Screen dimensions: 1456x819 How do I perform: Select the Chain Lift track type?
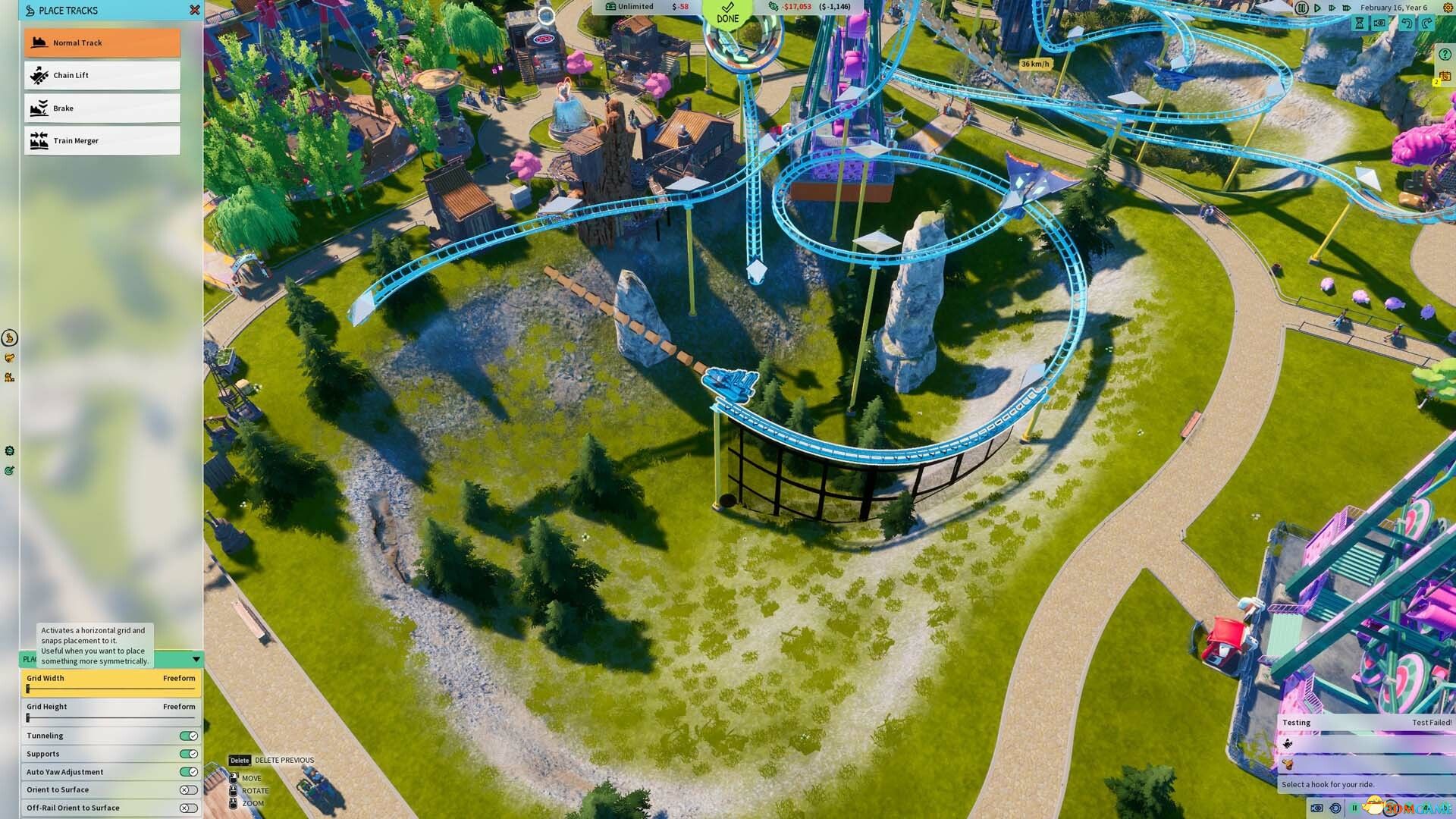(x=102, y=74)
